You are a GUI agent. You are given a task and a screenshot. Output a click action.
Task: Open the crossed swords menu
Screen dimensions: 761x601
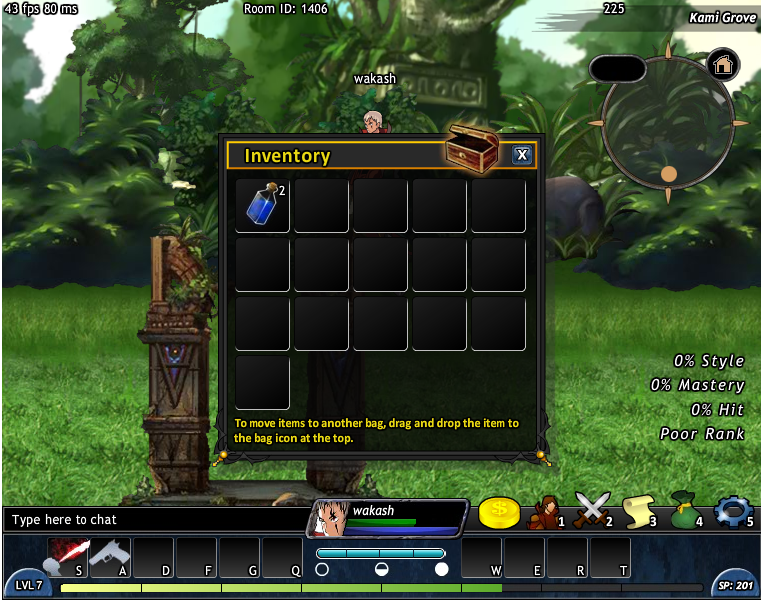(x=592, y=512)
